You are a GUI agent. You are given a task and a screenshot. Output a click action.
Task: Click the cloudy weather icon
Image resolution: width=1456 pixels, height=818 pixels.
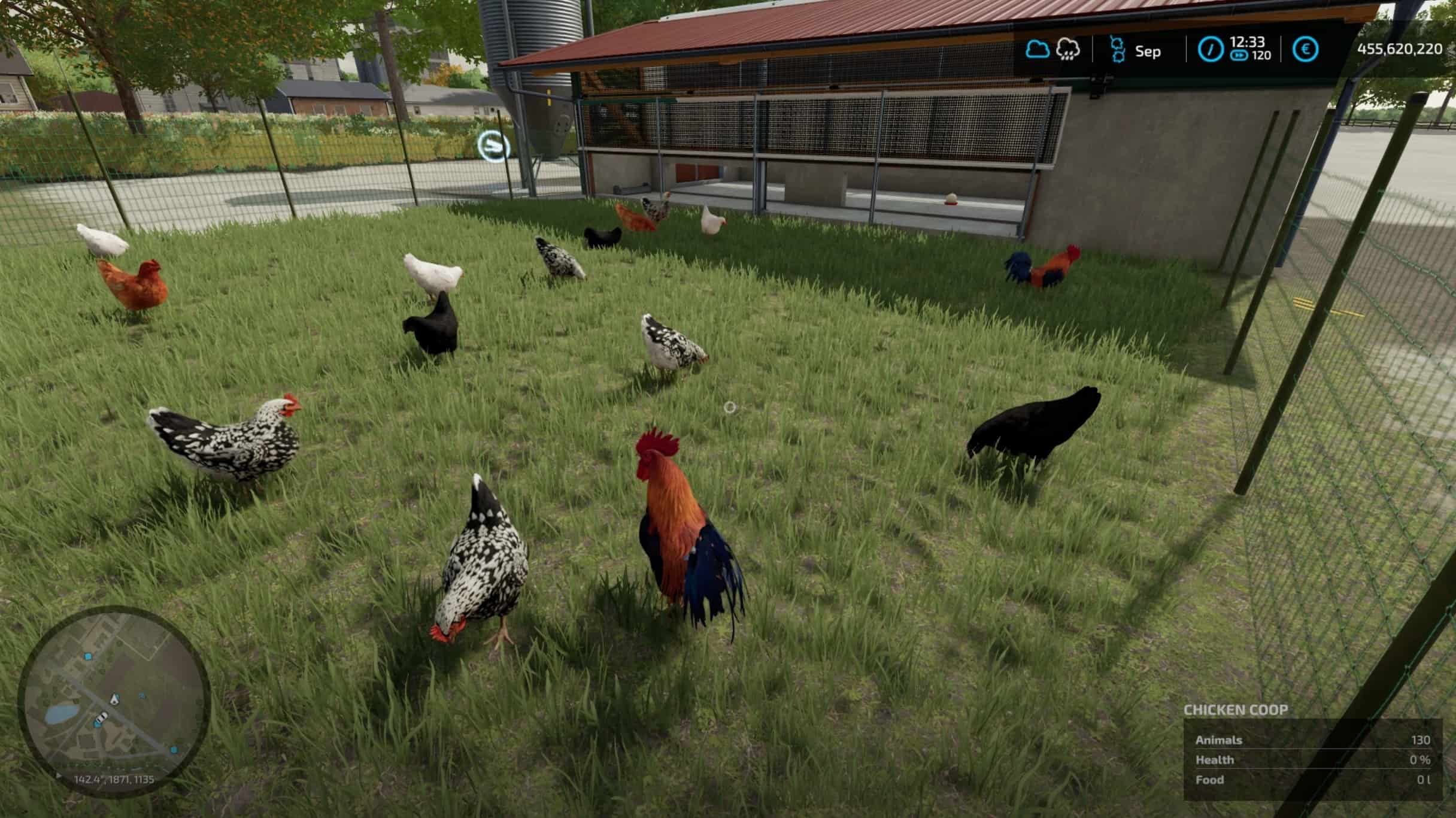(x=1037, y=49)
